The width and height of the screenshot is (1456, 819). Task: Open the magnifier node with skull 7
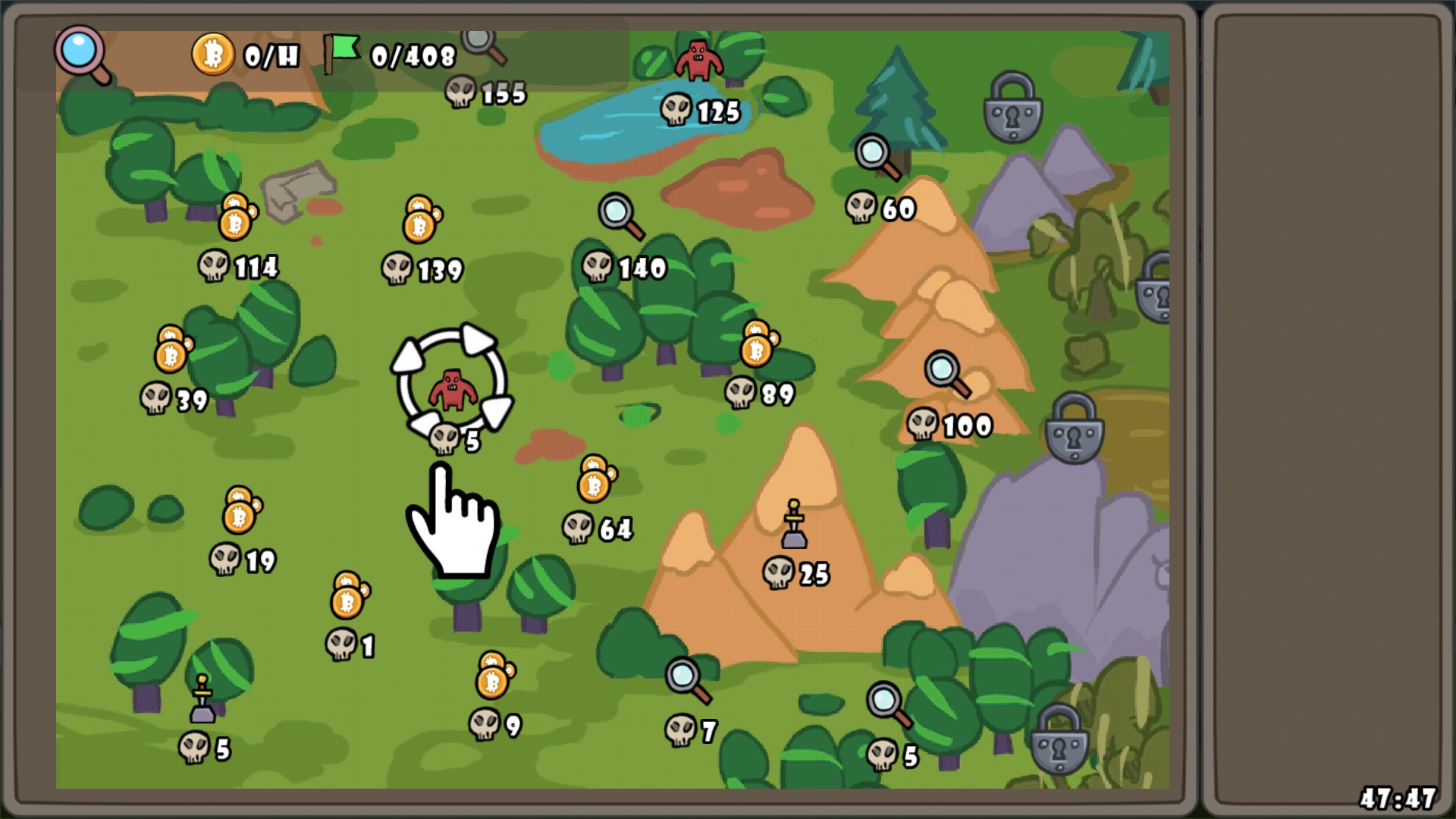click(687, 680)
